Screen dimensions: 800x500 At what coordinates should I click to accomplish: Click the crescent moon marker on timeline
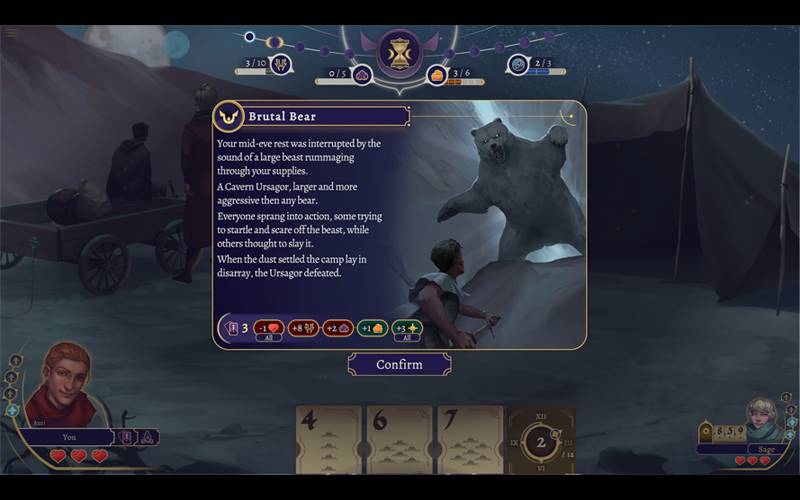(x=274, y=42)
